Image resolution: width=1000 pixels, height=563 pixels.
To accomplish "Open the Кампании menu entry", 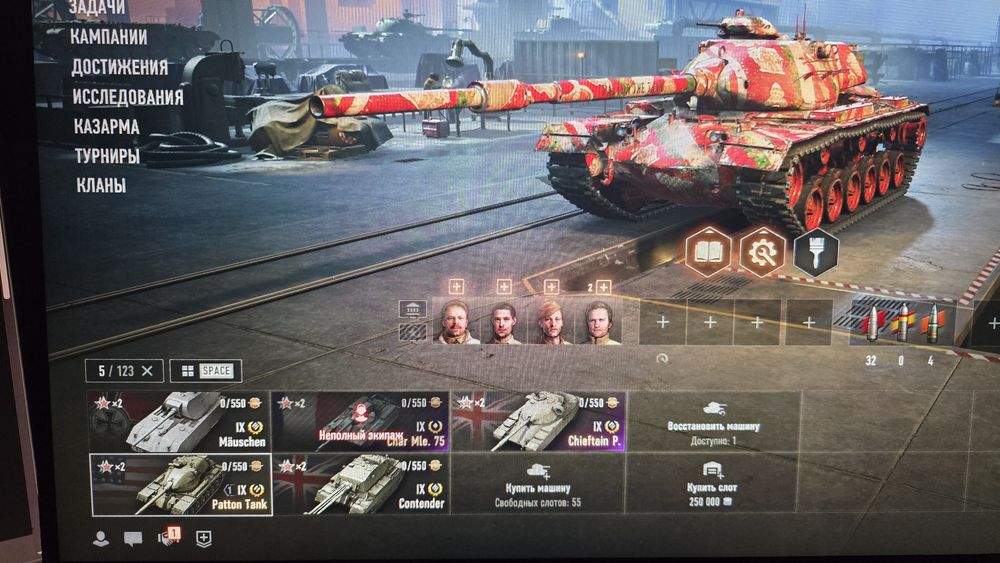I will 109,37.
